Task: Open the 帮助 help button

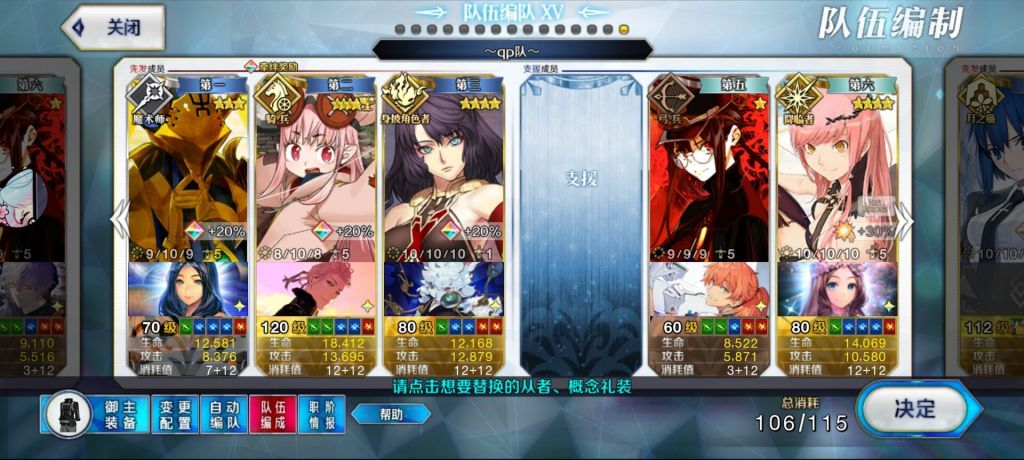Action: [391, 414]
